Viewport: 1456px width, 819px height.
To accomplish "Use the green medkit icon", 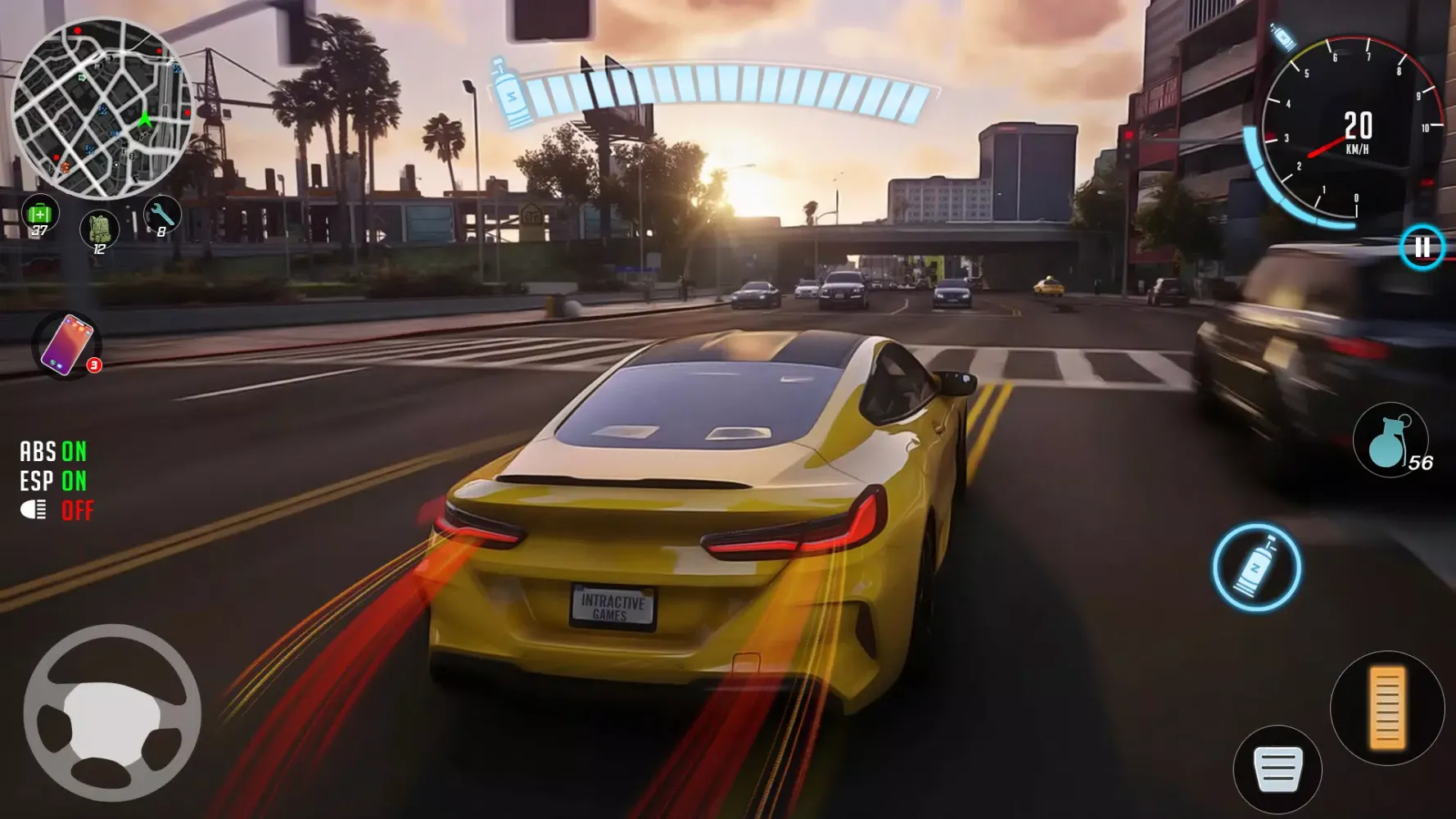I will [x=39, y=215].
